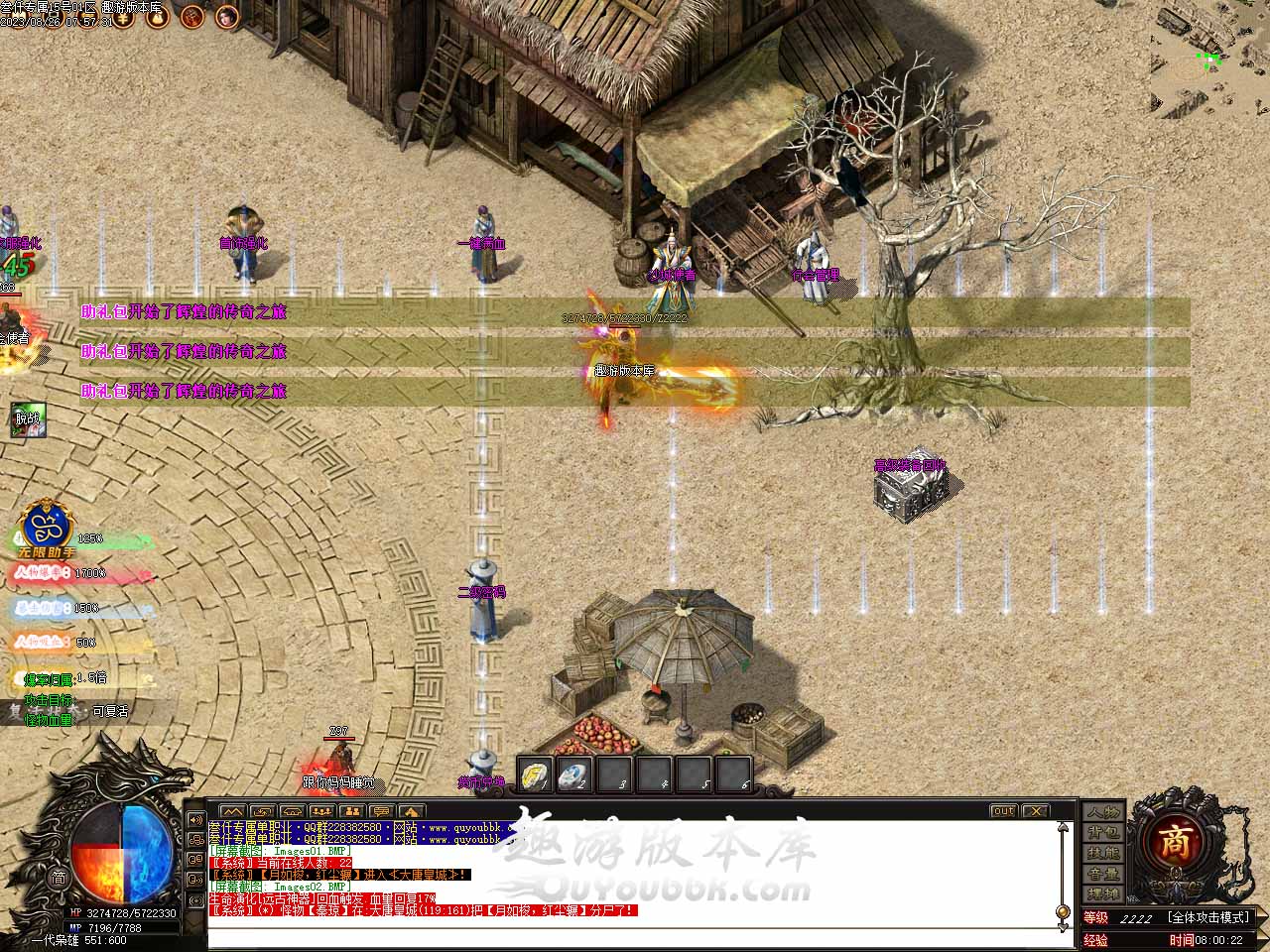Toggle the 全体攻击模式 attack mode

[1209, 917]
